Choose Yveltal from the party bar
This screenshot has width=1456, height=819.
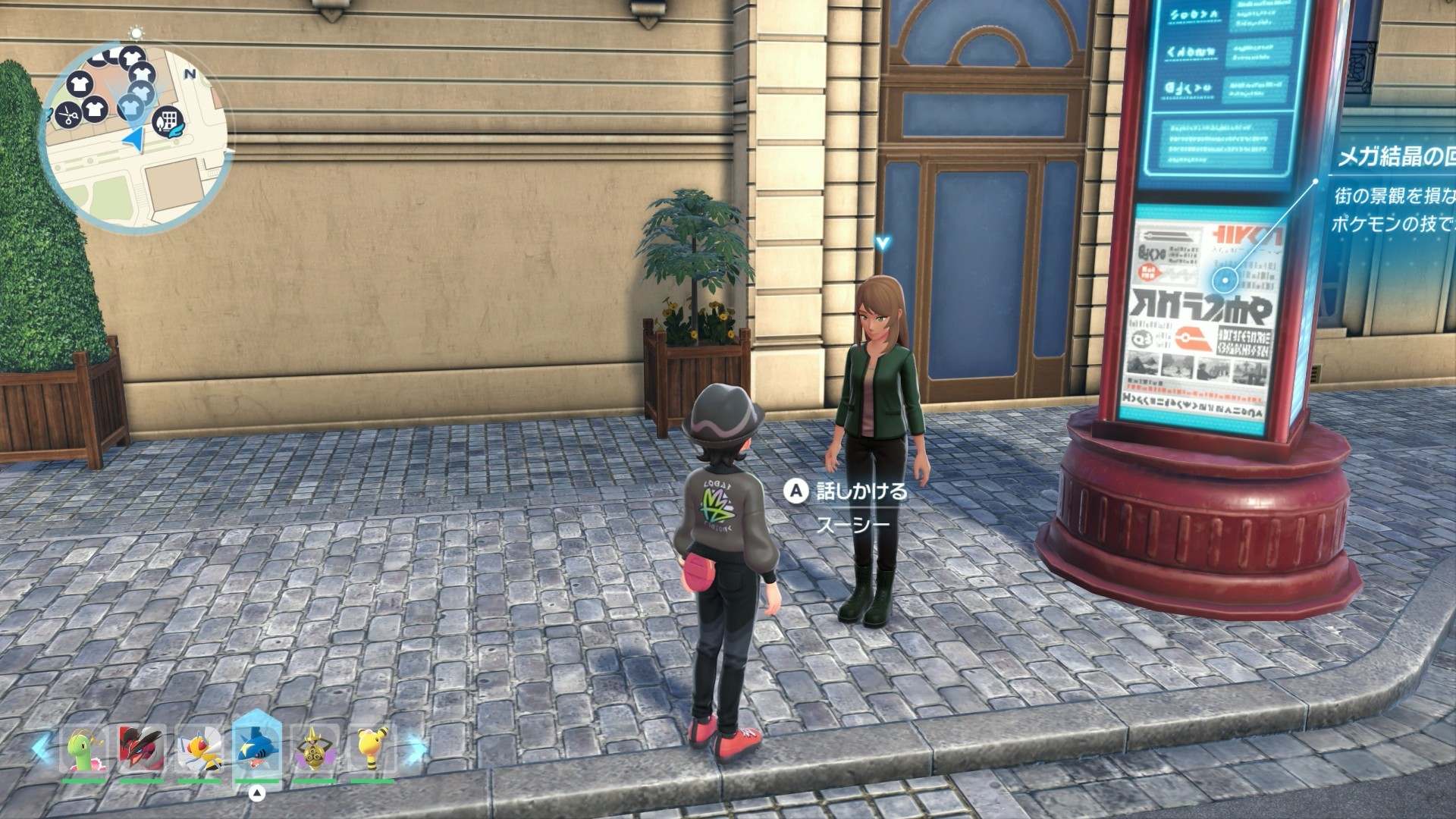142,751
